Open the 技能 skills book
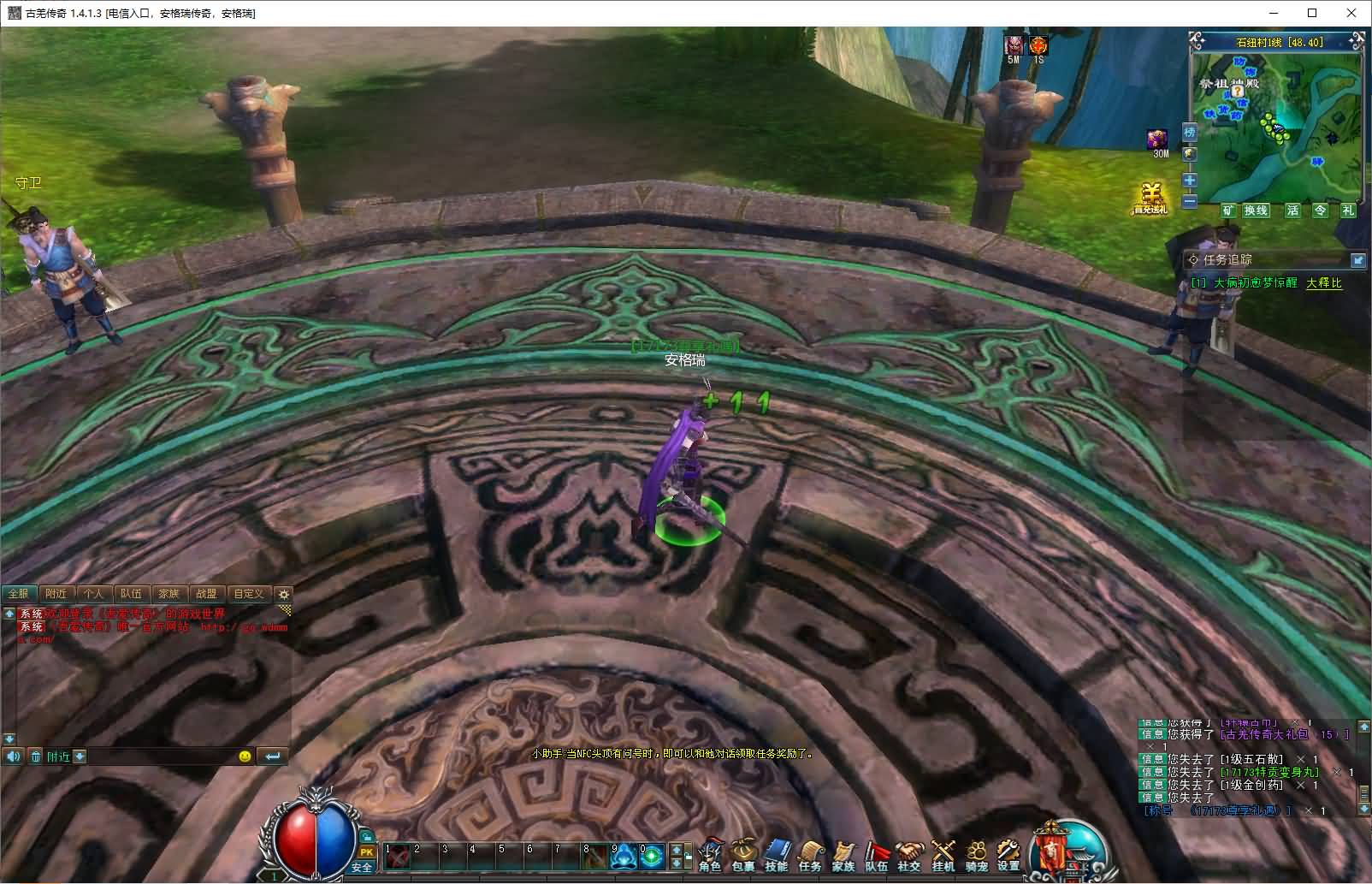The width and height of the screenshot is (1372, 884). pyautogui.click(x=777, y=856)
